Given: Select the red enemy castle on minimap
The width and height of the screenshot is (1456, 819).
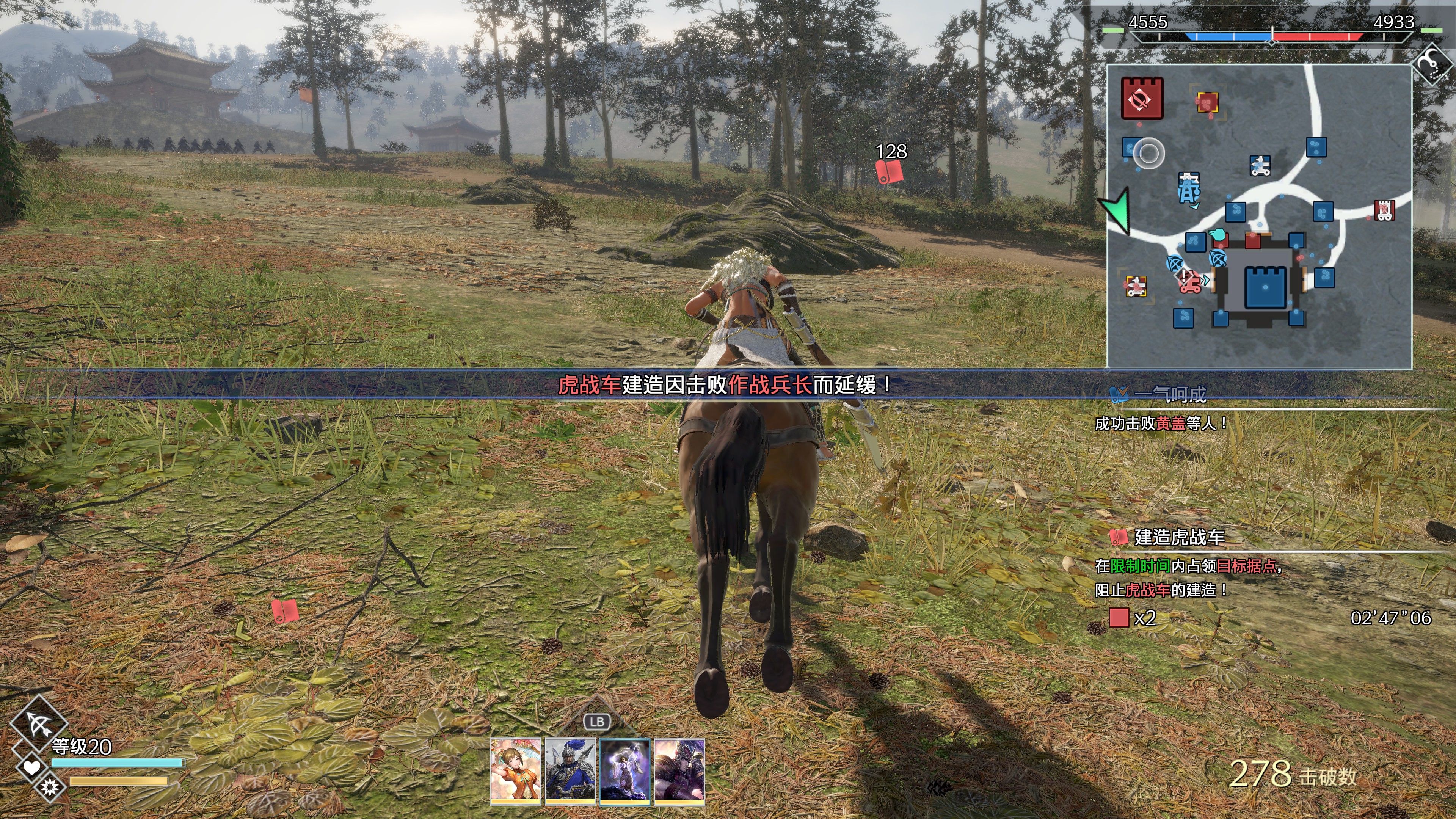Looking at the screenshot, I should click(x=1142, y=98).
